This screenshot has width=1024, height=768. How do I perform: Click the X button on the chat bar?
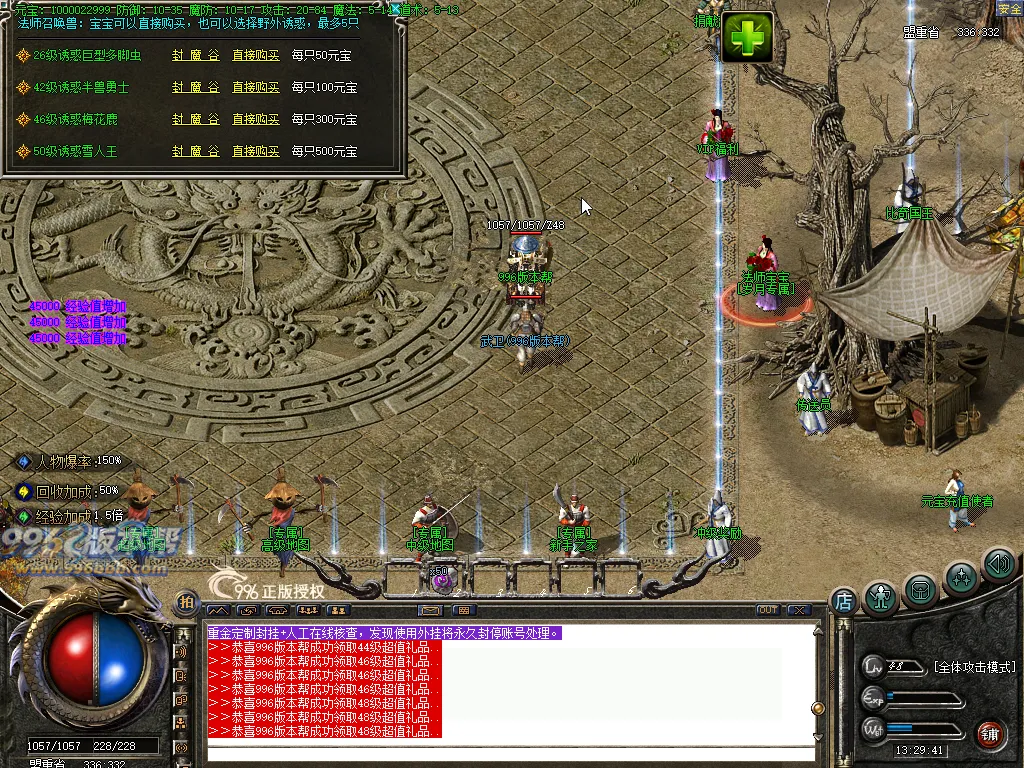(798, 609)
